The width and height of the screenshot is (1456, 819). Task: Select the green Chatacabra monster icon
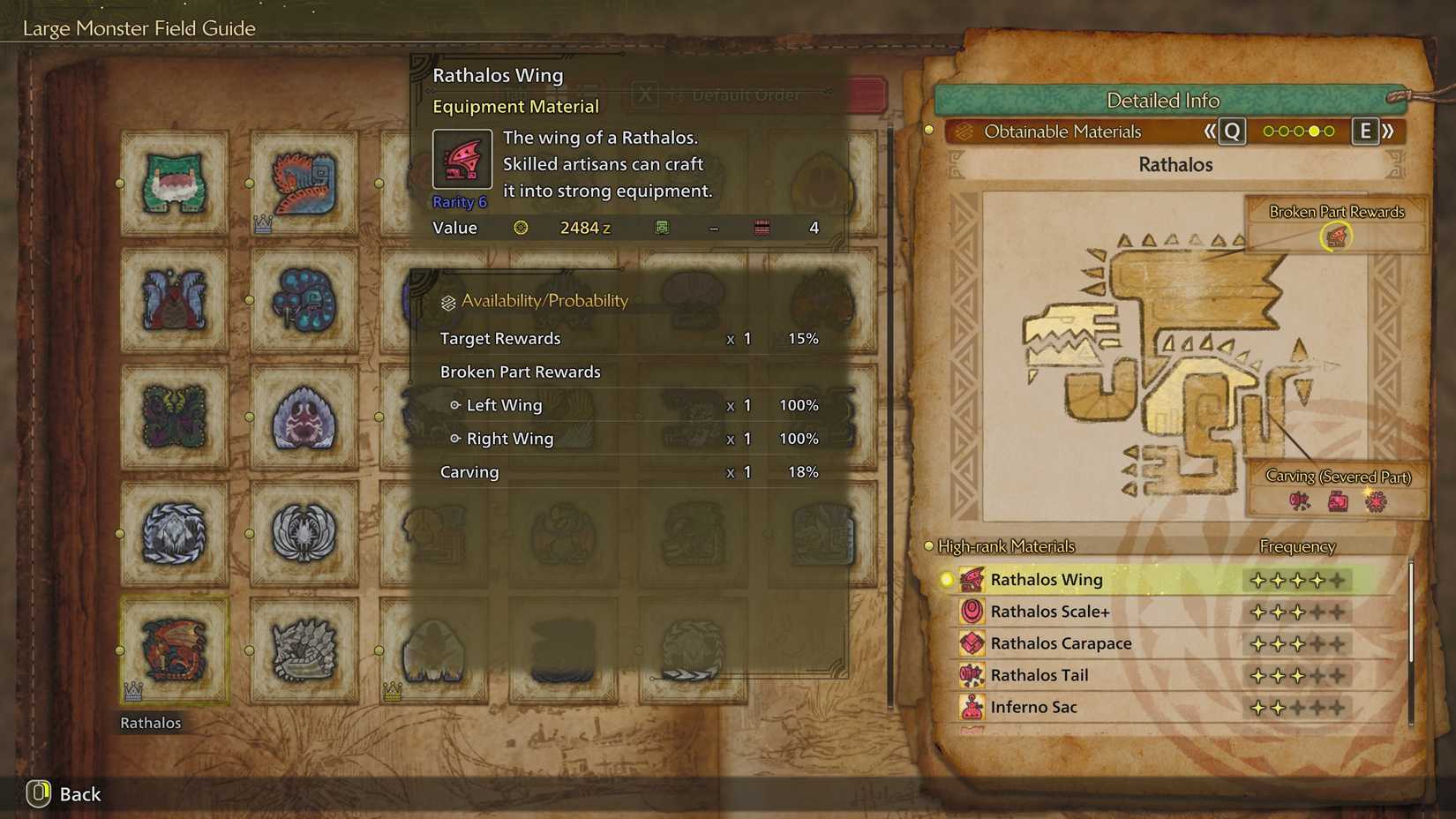174,184
